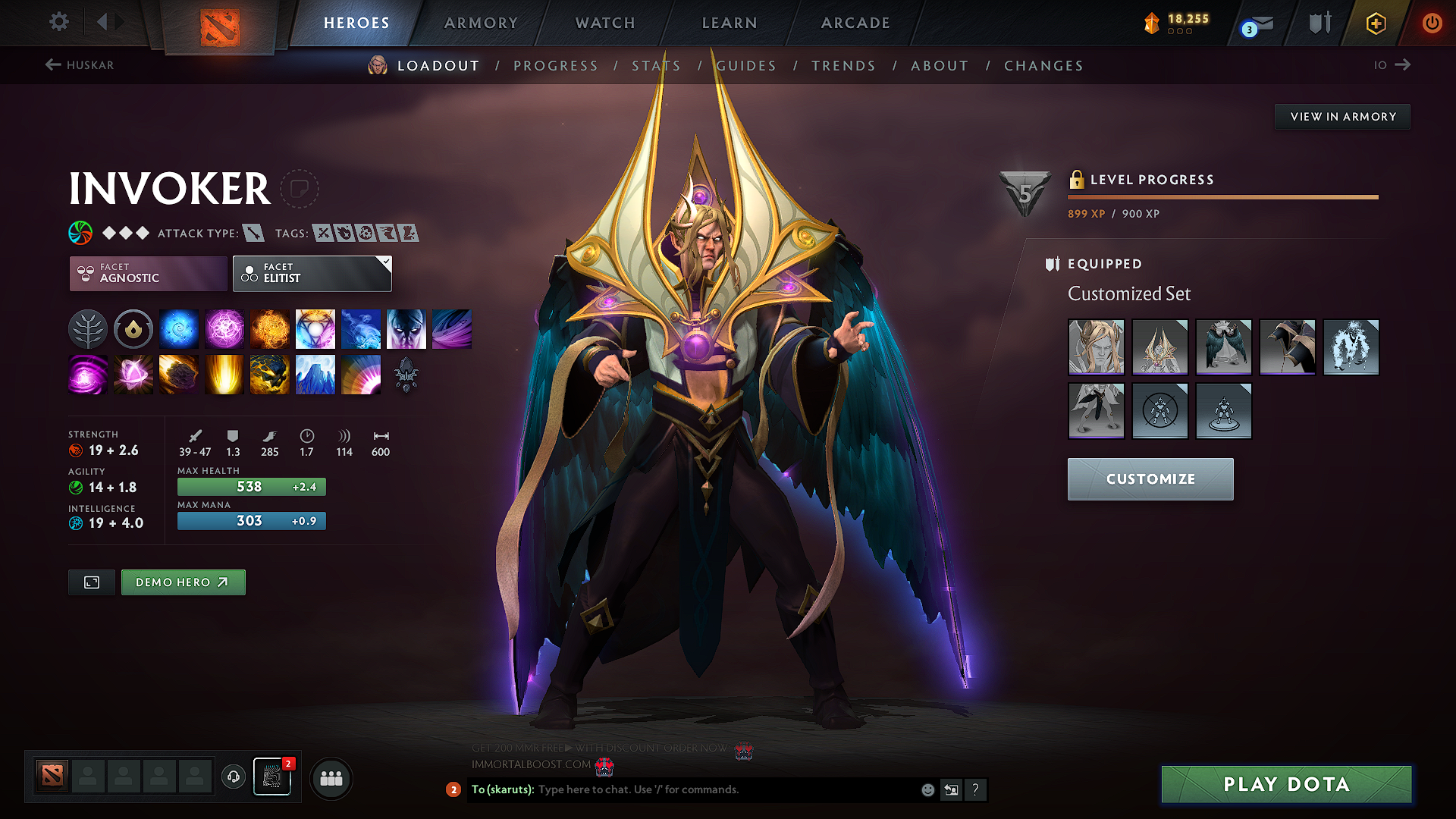This screenshot has width=1456, height=819.
Task: Click the melee attack type icon
Action: pyautogui.click(x=256, y=233)
